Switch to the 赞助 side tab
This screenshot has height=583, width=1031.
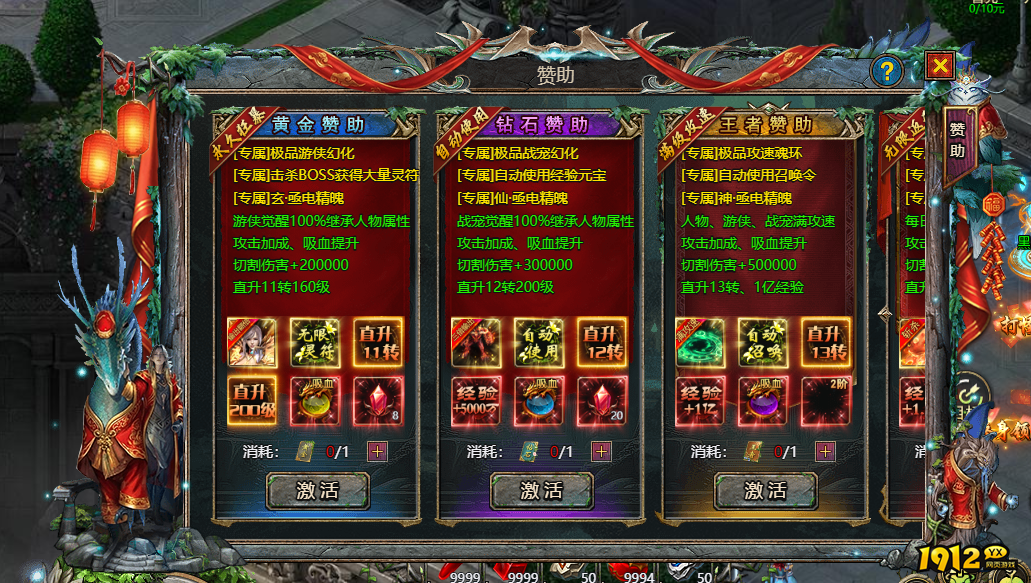[x=958, y=141]
